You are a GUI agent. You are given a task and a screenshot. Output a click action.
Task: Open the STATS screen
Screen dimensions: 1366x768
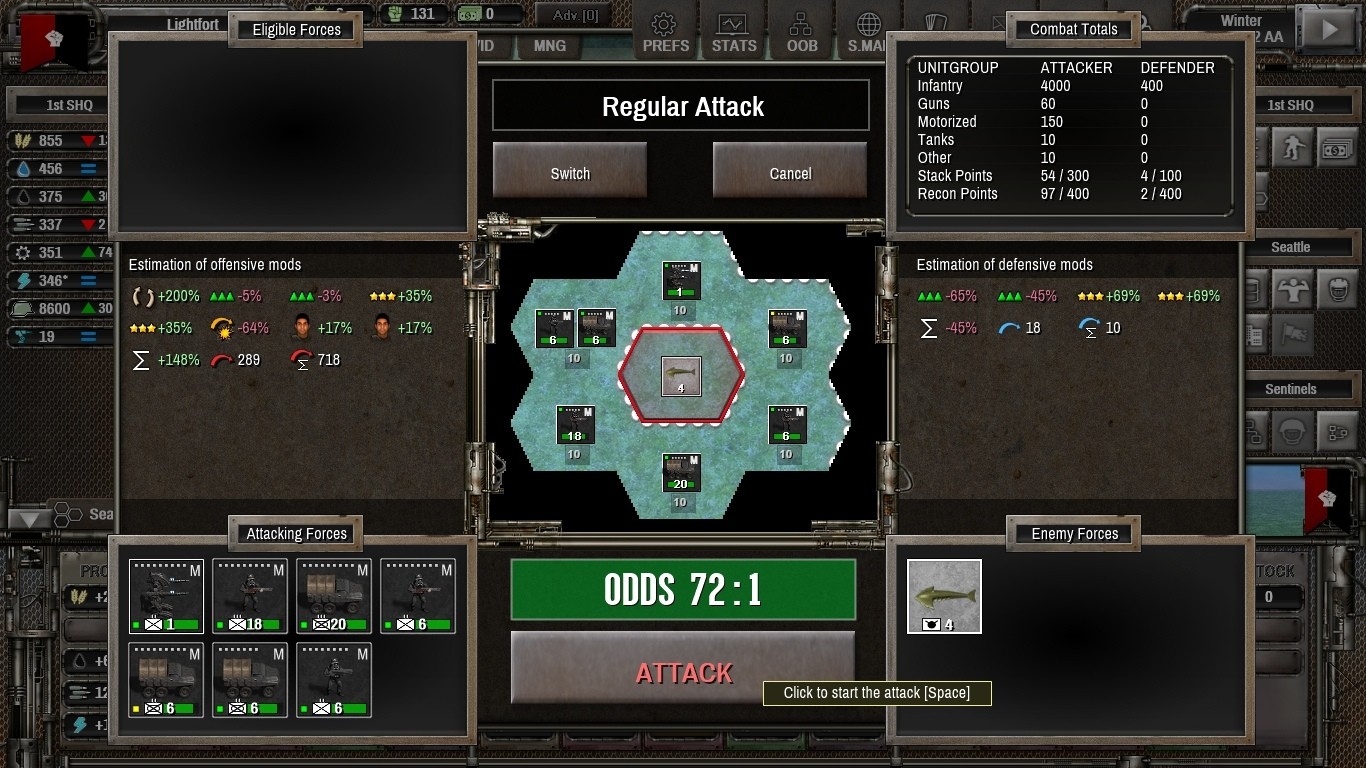[734, 33]
